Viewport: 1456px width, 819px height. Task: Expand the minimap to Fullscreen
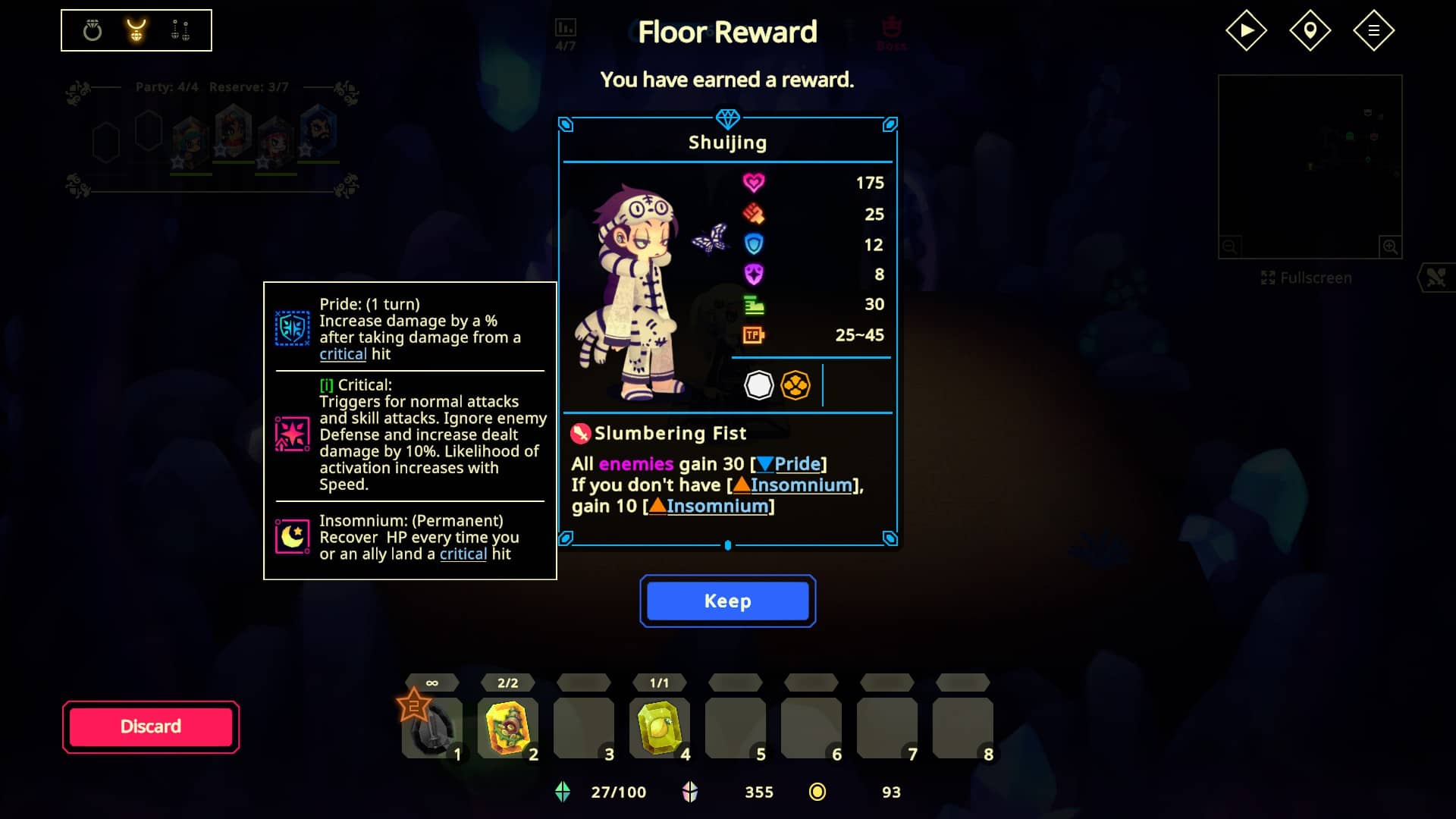click(1307, 278)
